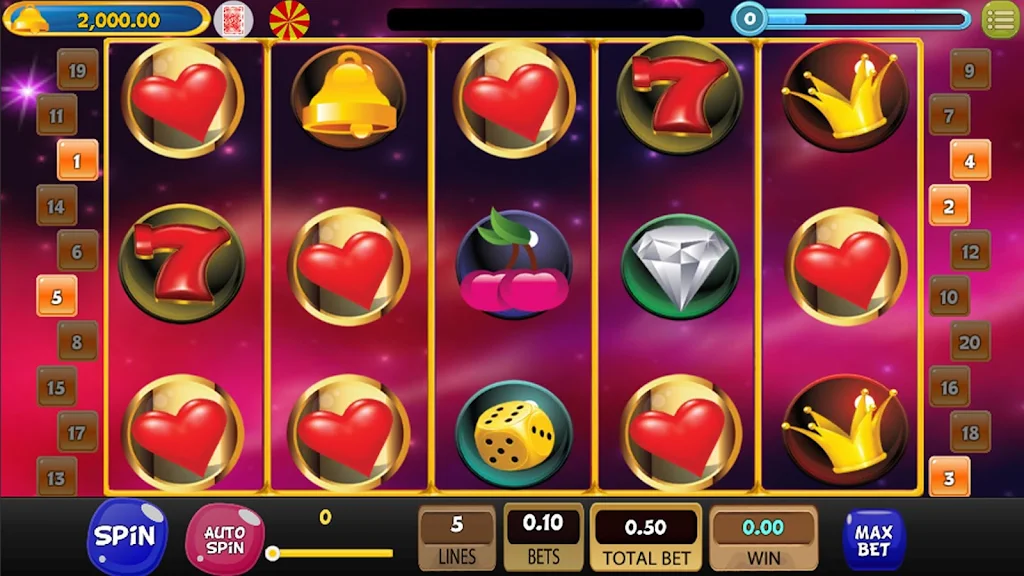Choose payline 9 marker
The height and width of the screenshot is (576, 1024).
click(x=969, y=70)
